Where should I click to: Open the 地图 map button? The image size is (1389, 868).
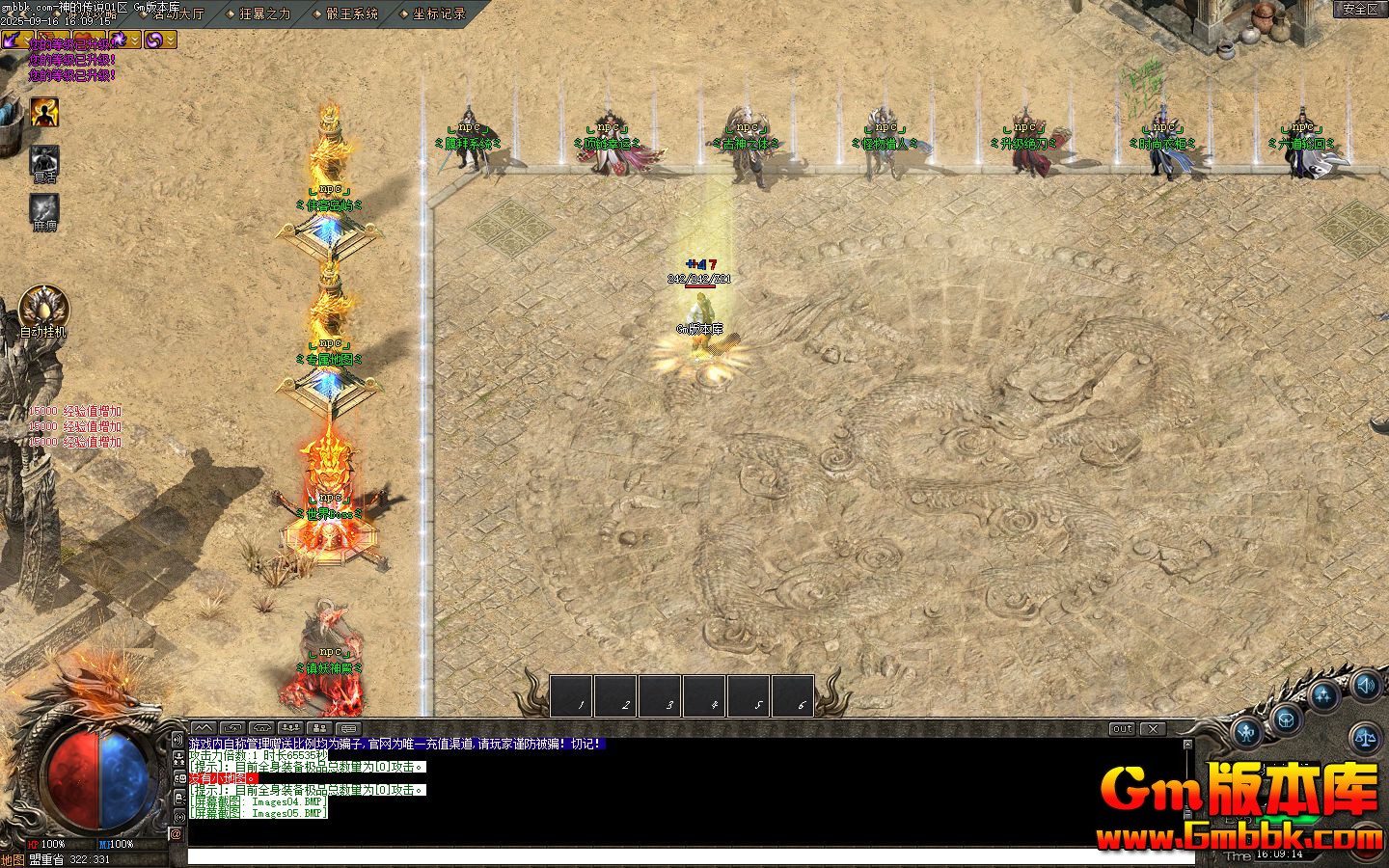click(x=14, y=859)
